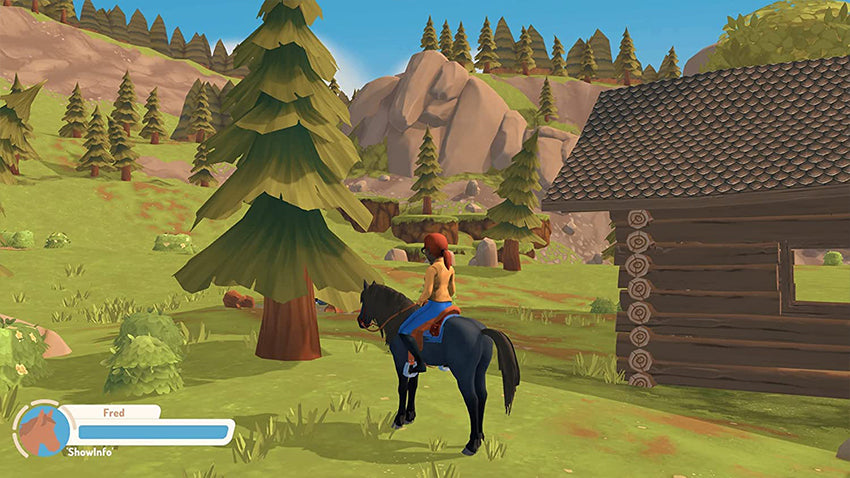Click the Fred horse name tab
Image resolution: width=850 pixels, height=478 pixels.
pos(112,412)
